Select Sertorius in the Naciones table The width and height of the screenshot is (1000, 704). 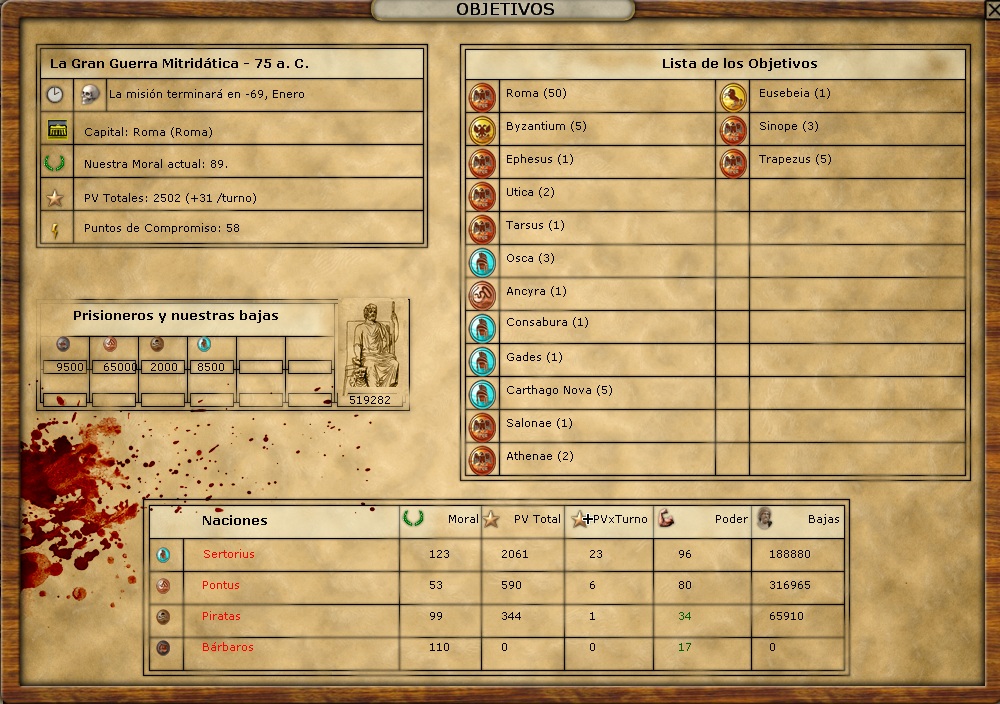(229, 554)
